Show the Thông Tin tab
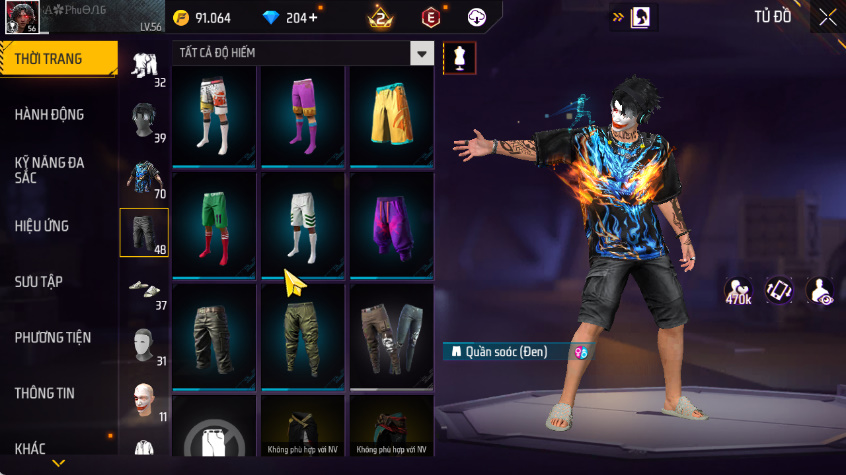This screenshot has width=846, height=475. tap(46, 393)
